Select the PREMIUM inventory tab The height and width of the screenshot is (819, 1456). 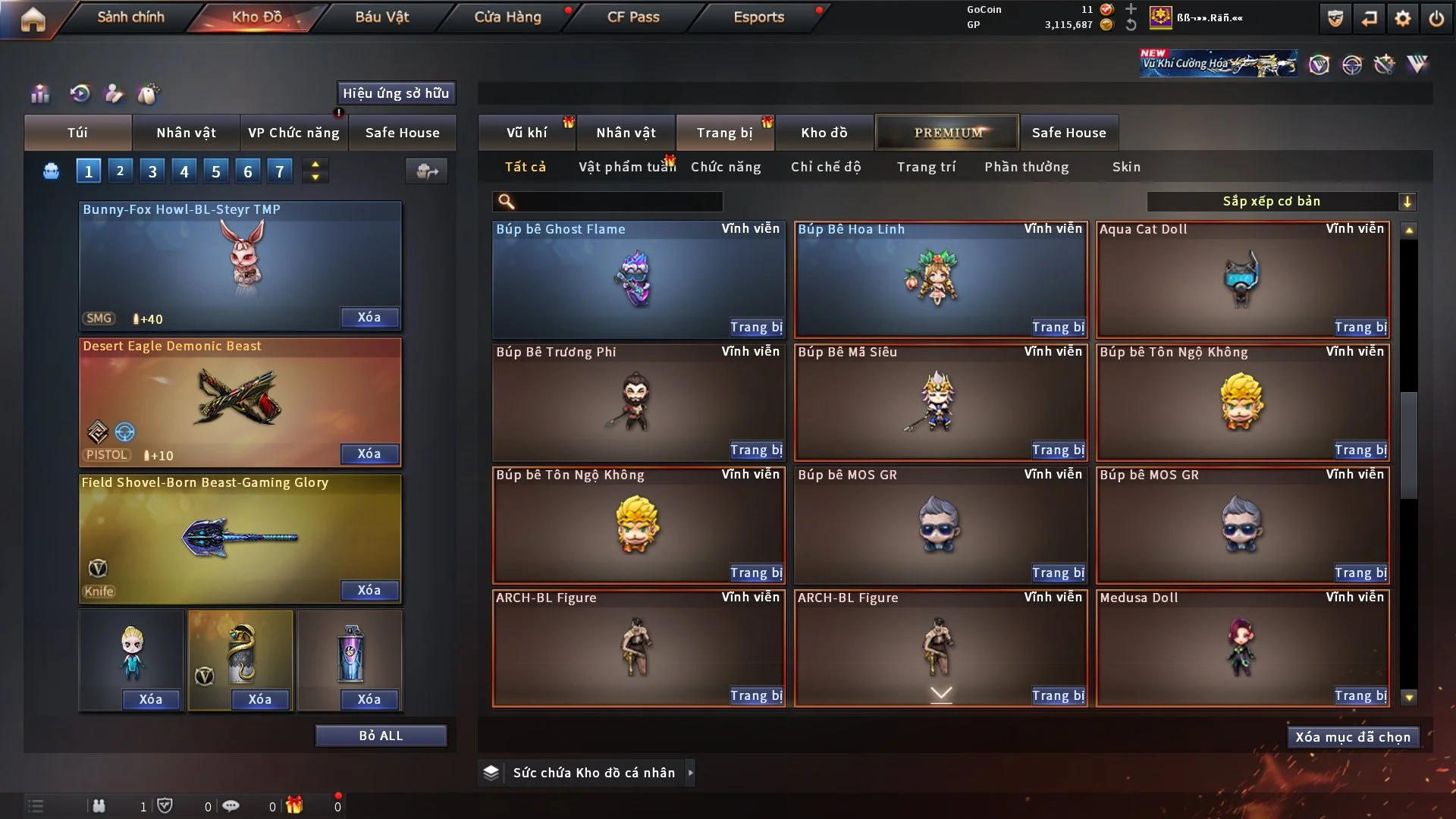[x=947, y=133]
